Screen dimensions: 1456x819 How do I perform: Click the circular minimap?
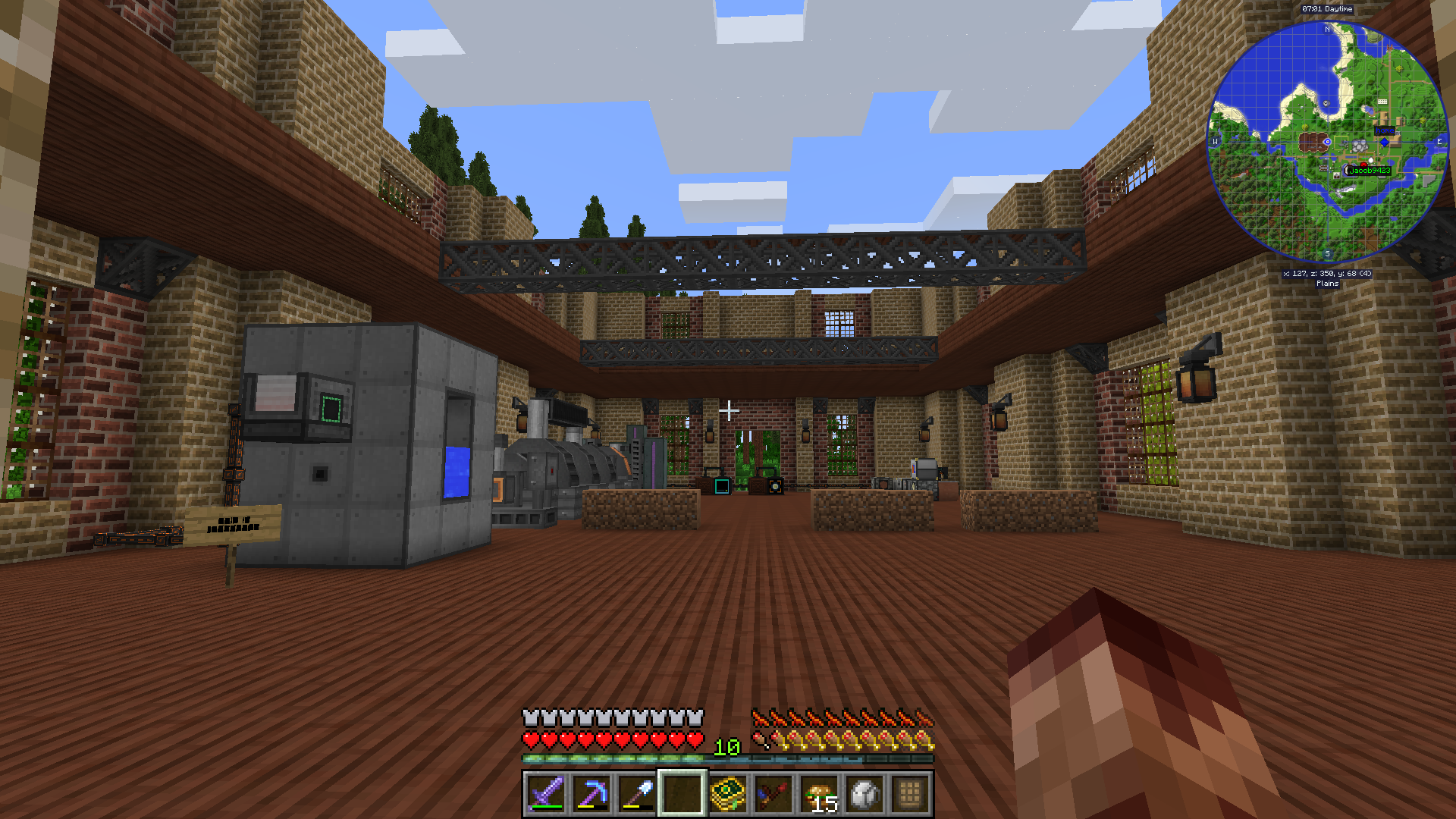1327,142
